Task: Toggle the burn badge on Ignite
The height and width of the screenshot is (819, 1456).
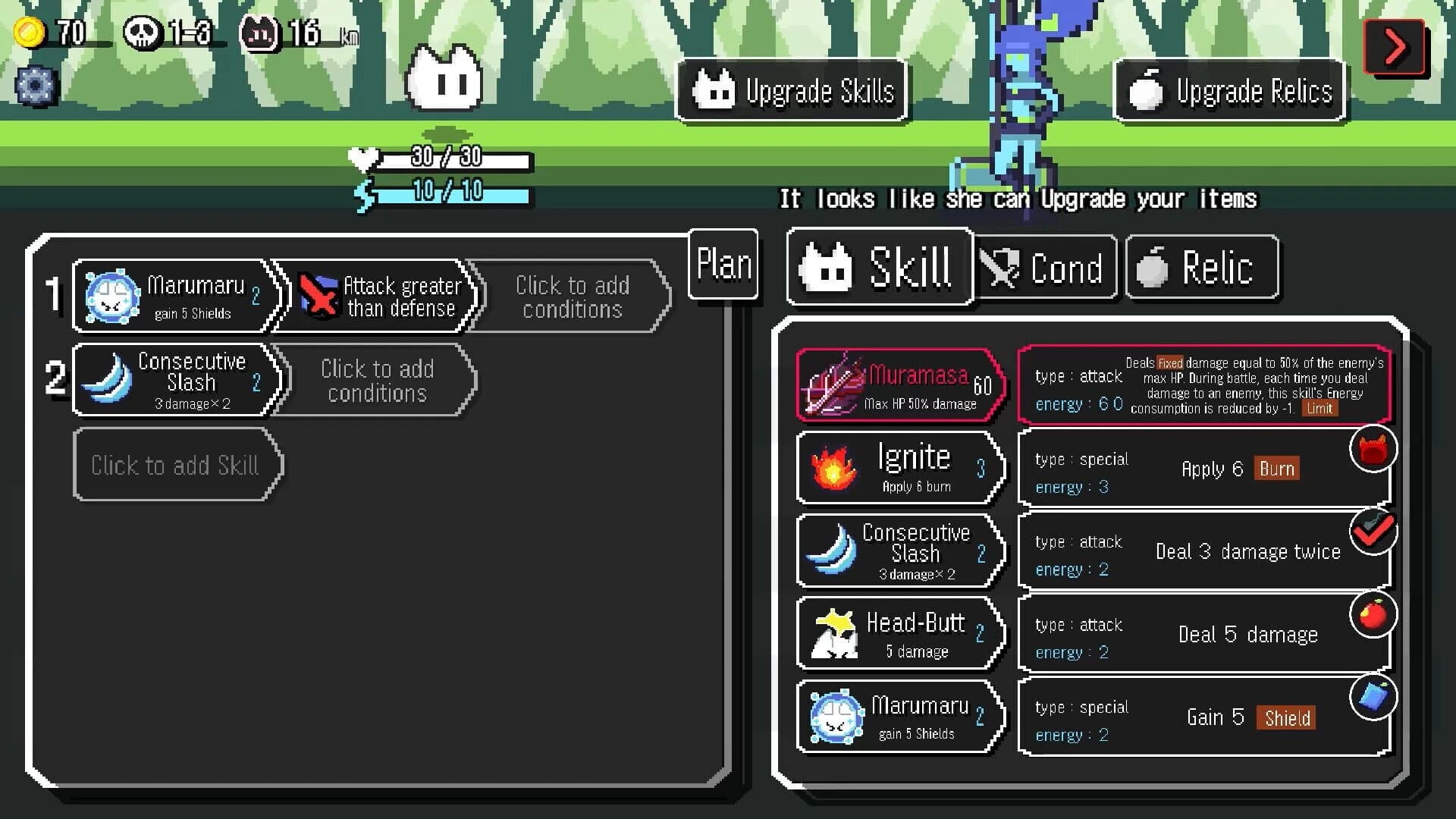Action: point(1373,448)
